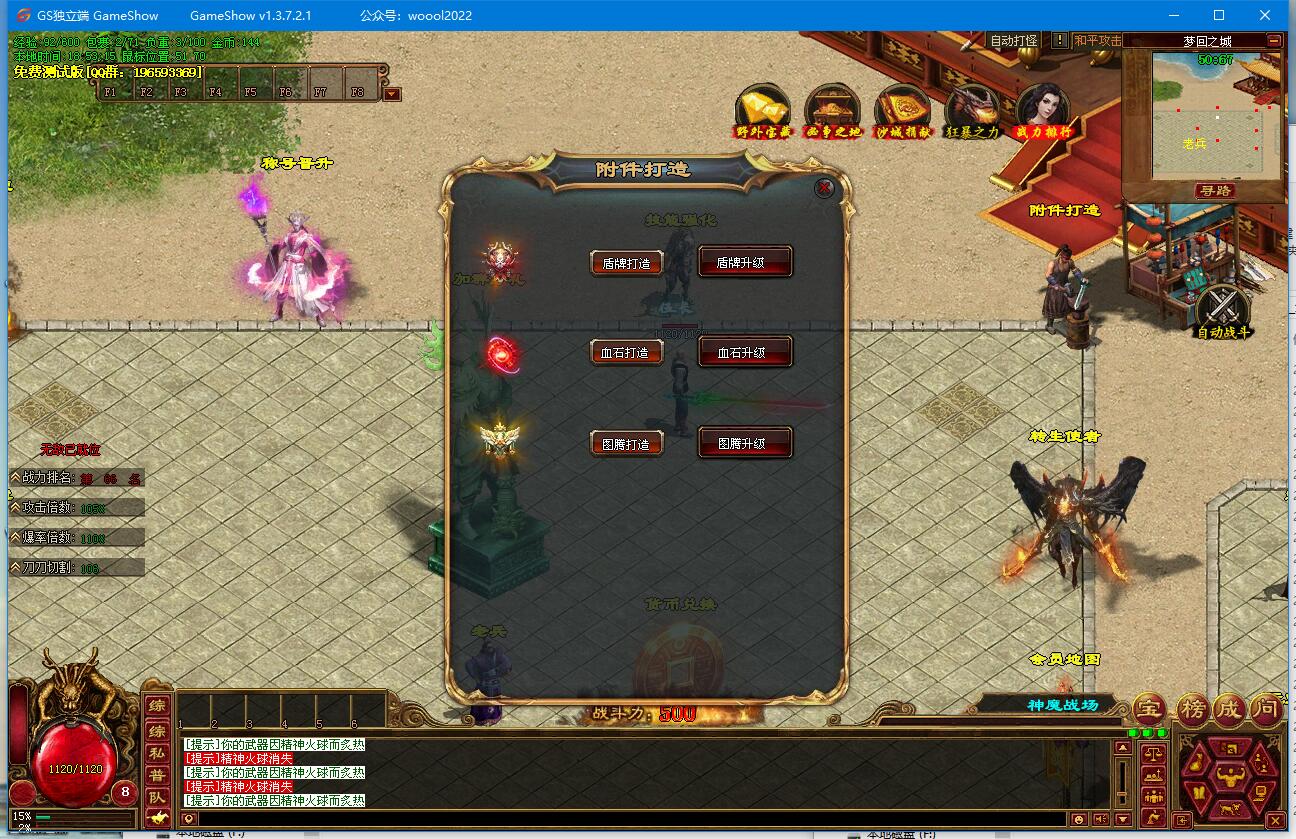Select the 盾牌升级 shield upgrade button
Screen dimensions: 1296x839
[x=745, y=262]
